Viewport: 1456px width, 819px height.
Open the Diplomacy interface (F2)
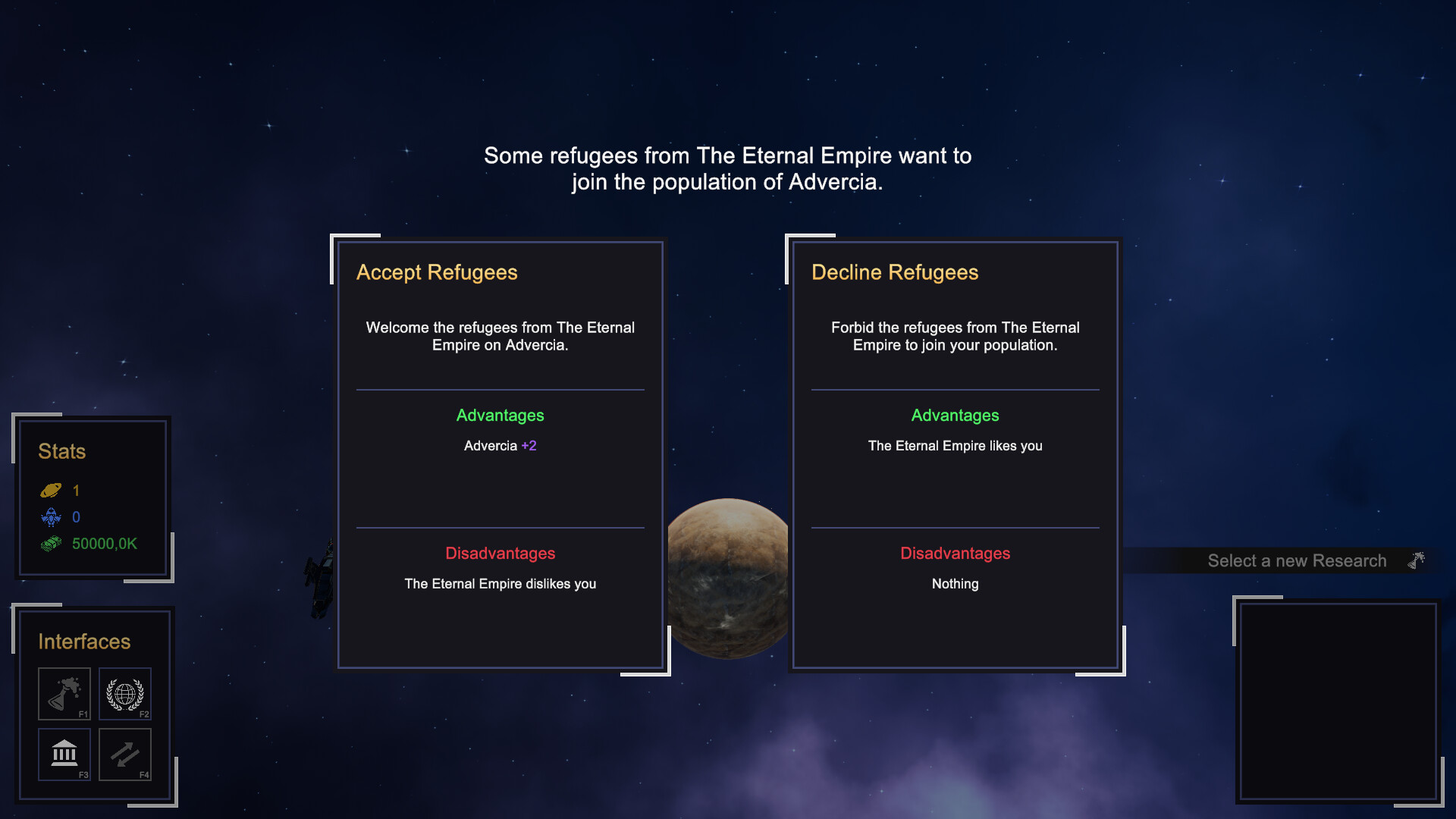pos(124,693)
